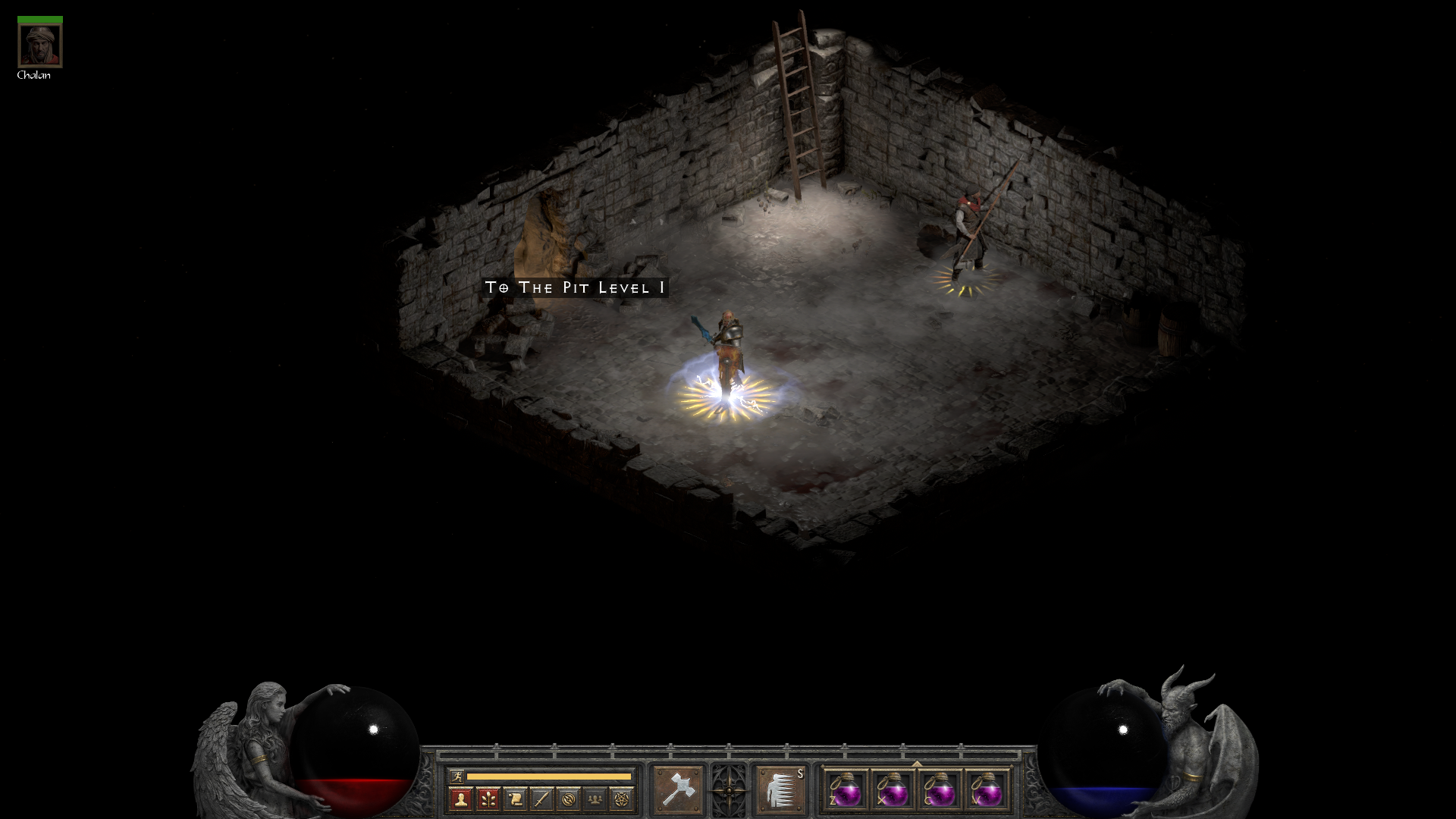
Task: Open the party screen icon
Action: (x=595, y=799)
